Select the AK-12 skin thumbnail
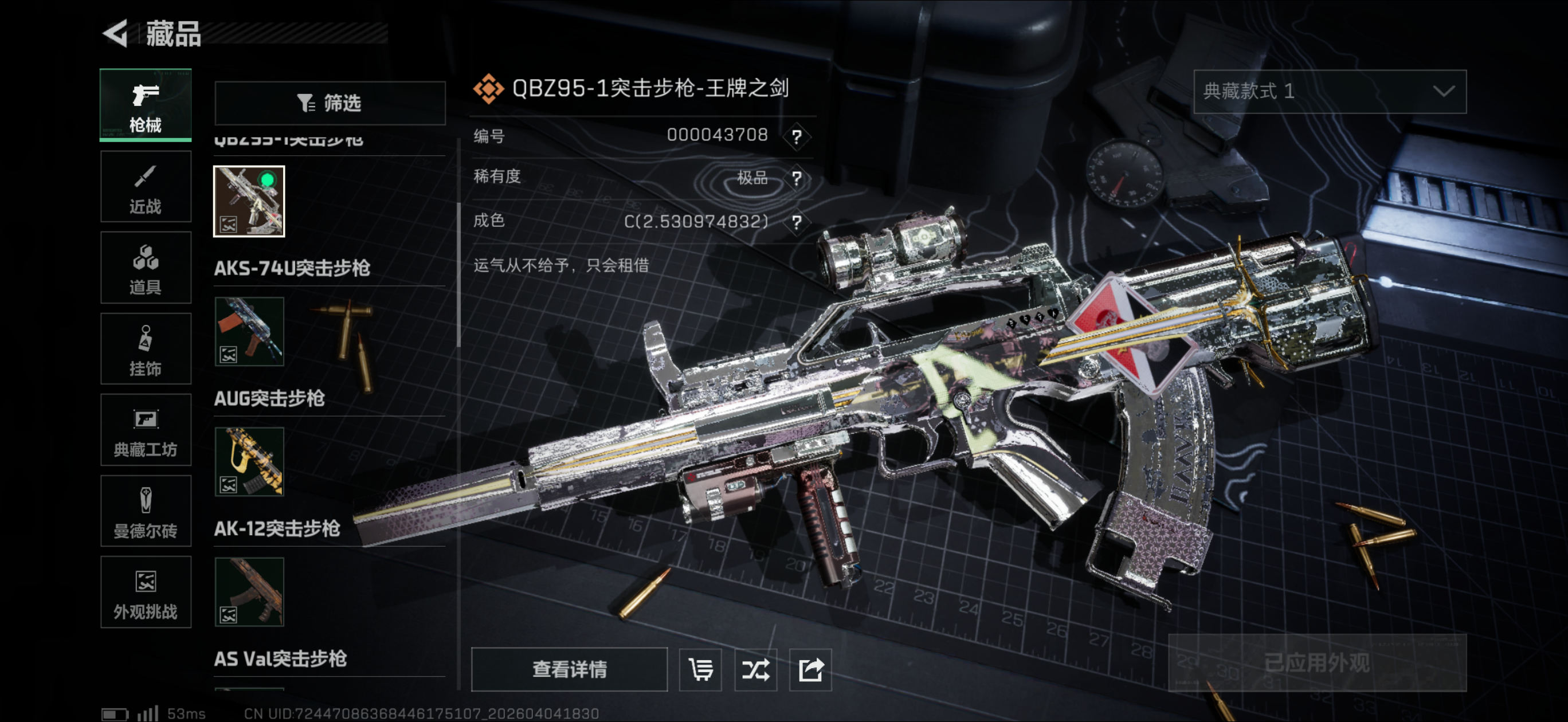 (249, 592)
